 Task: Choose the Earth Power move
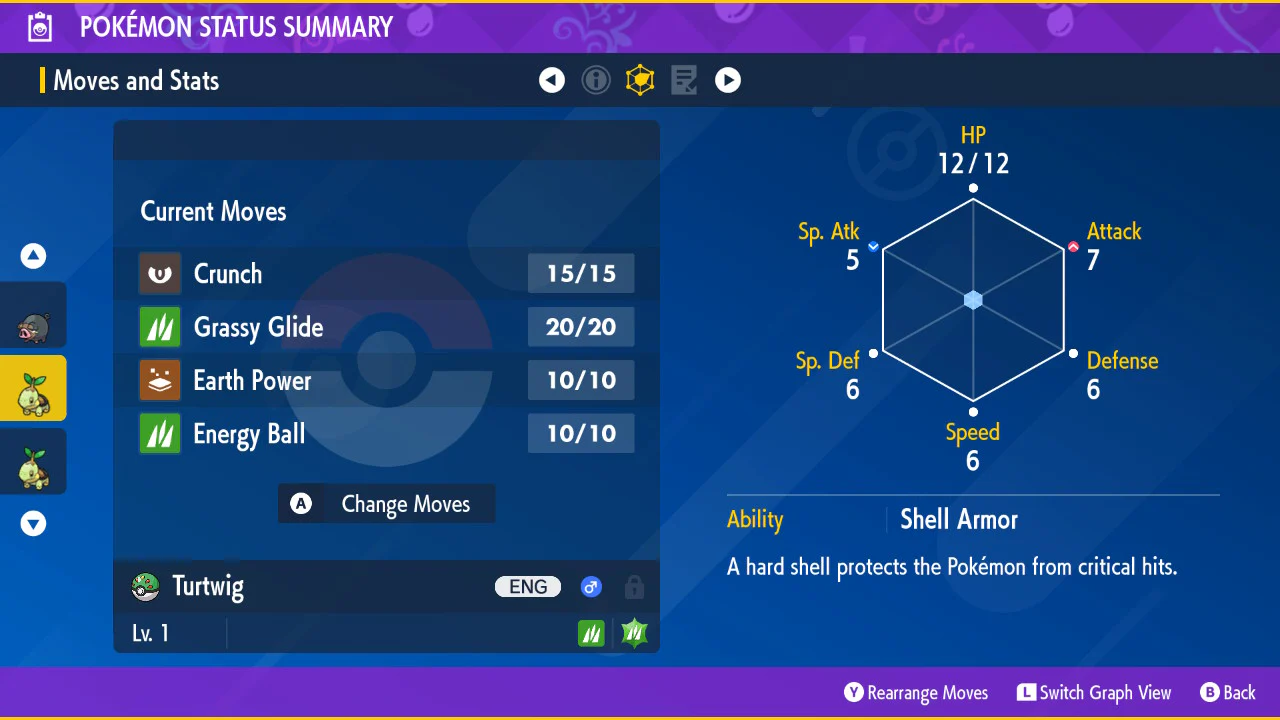tap(386, 381)
